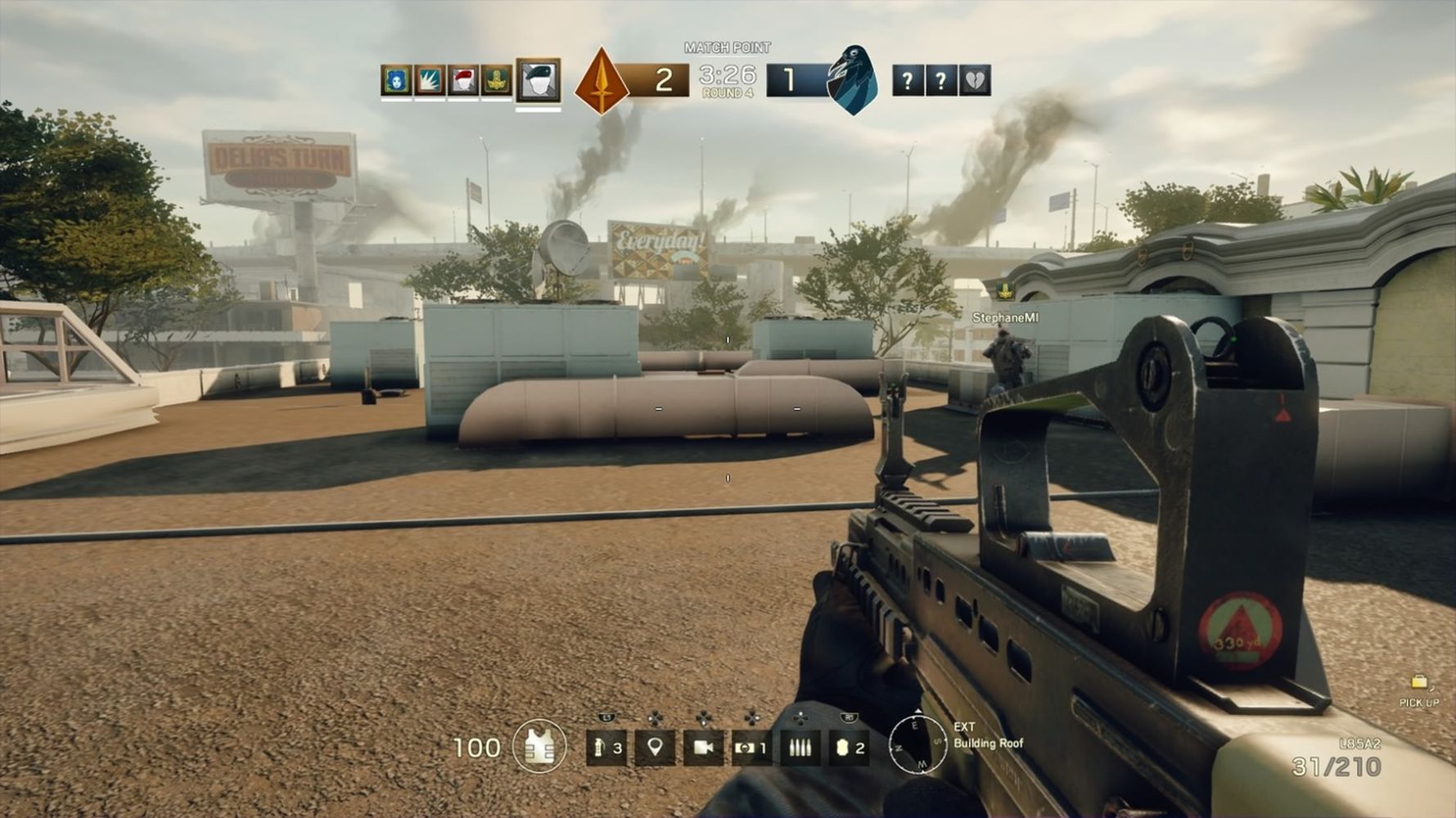This screenshot has width=1456, height=818.
Task: Activate the location ping marker icon
Action: (655, 748)
